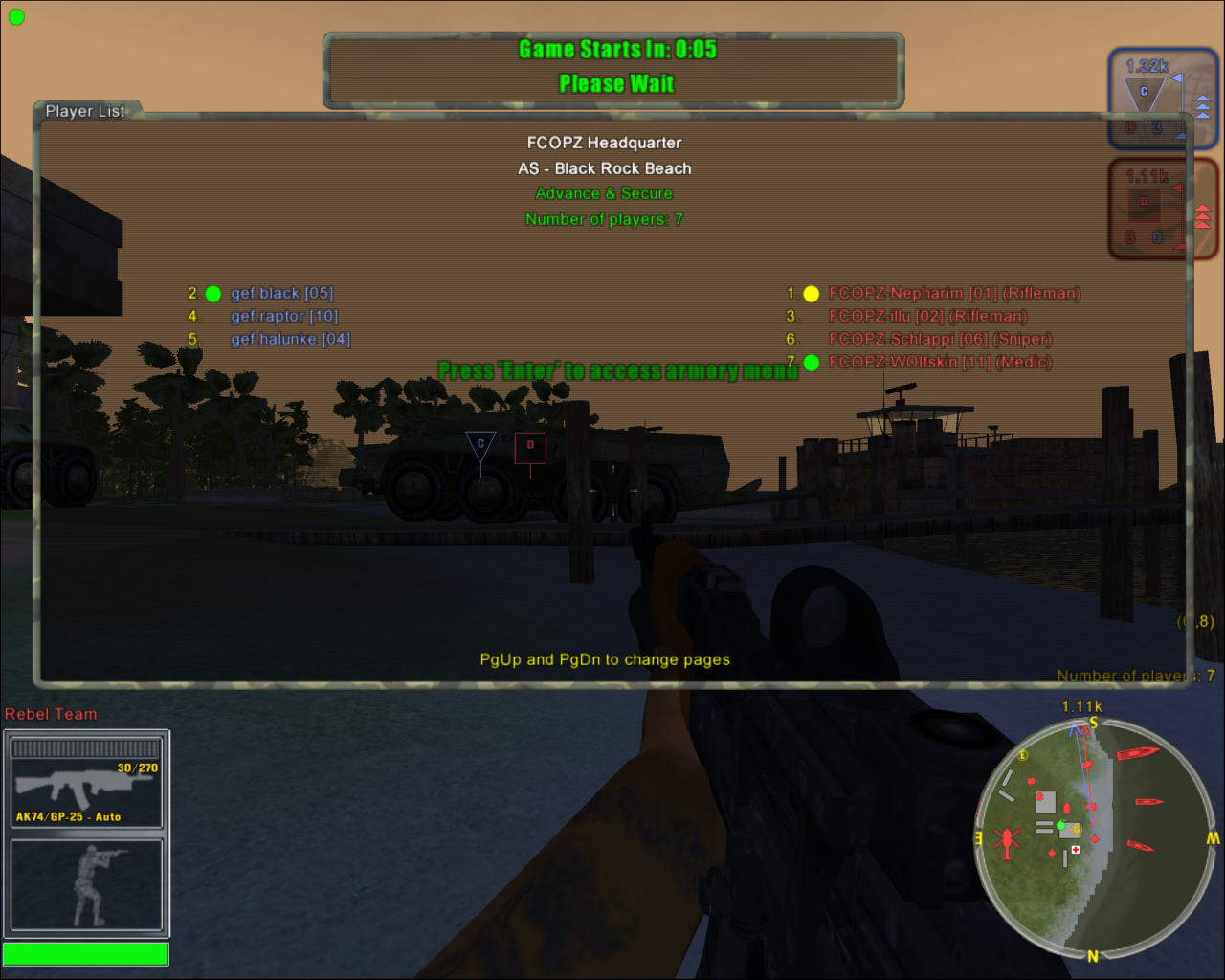The width and height of the screenshot is (1225, 980).
Task: Select FCOPZ-Nepharim [01] Rifleman row
Action: pyautogui.click(x=953, y=294)
